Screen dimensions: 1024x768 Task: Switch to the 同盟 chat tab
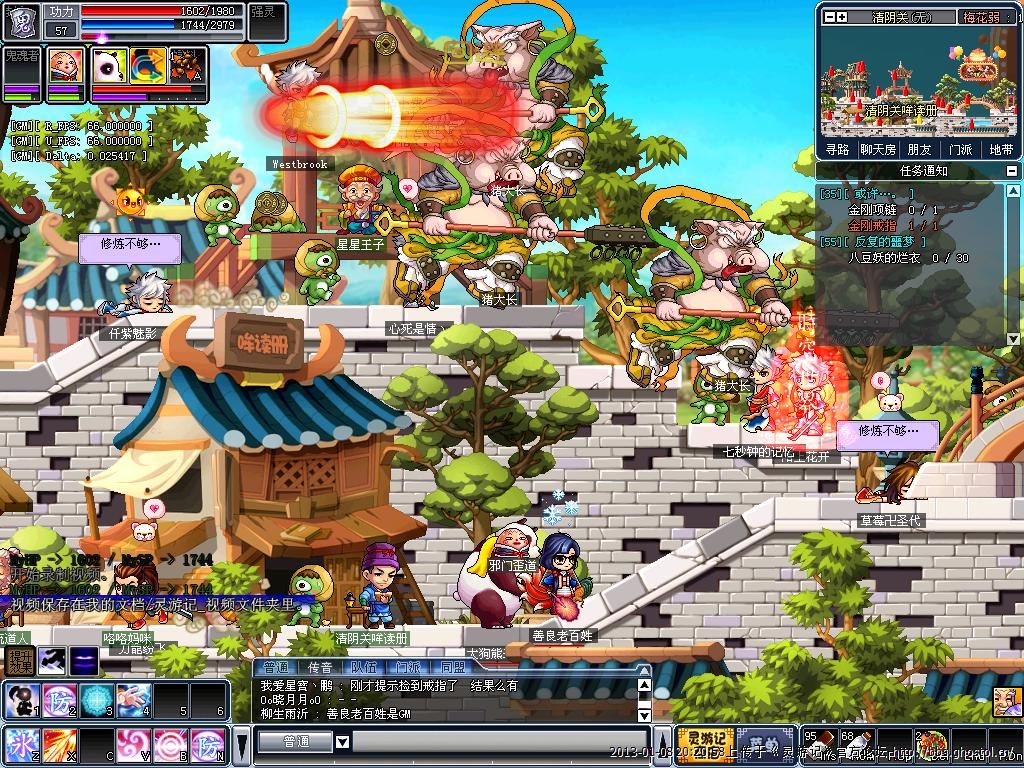[x=452, y=667]
